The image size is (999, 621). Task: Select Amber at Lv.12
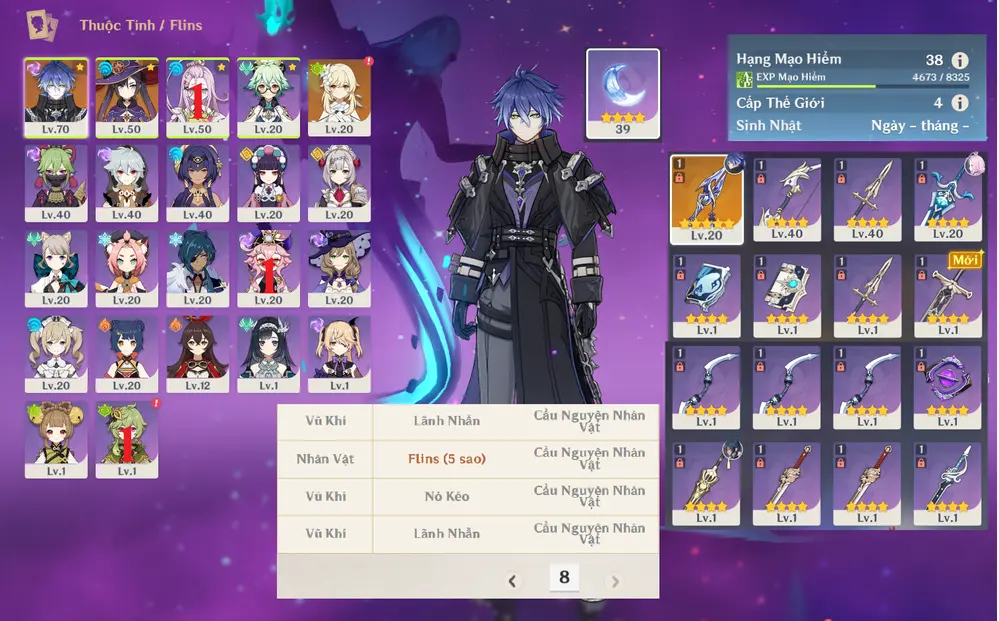point(197,351)
